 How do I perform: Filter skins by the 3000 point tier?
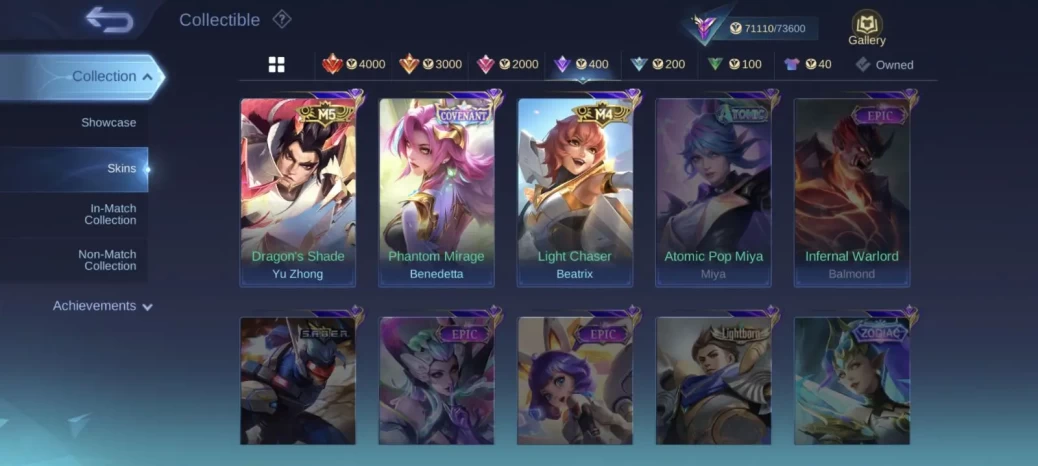pyautogui.click(x=431, y=65)
